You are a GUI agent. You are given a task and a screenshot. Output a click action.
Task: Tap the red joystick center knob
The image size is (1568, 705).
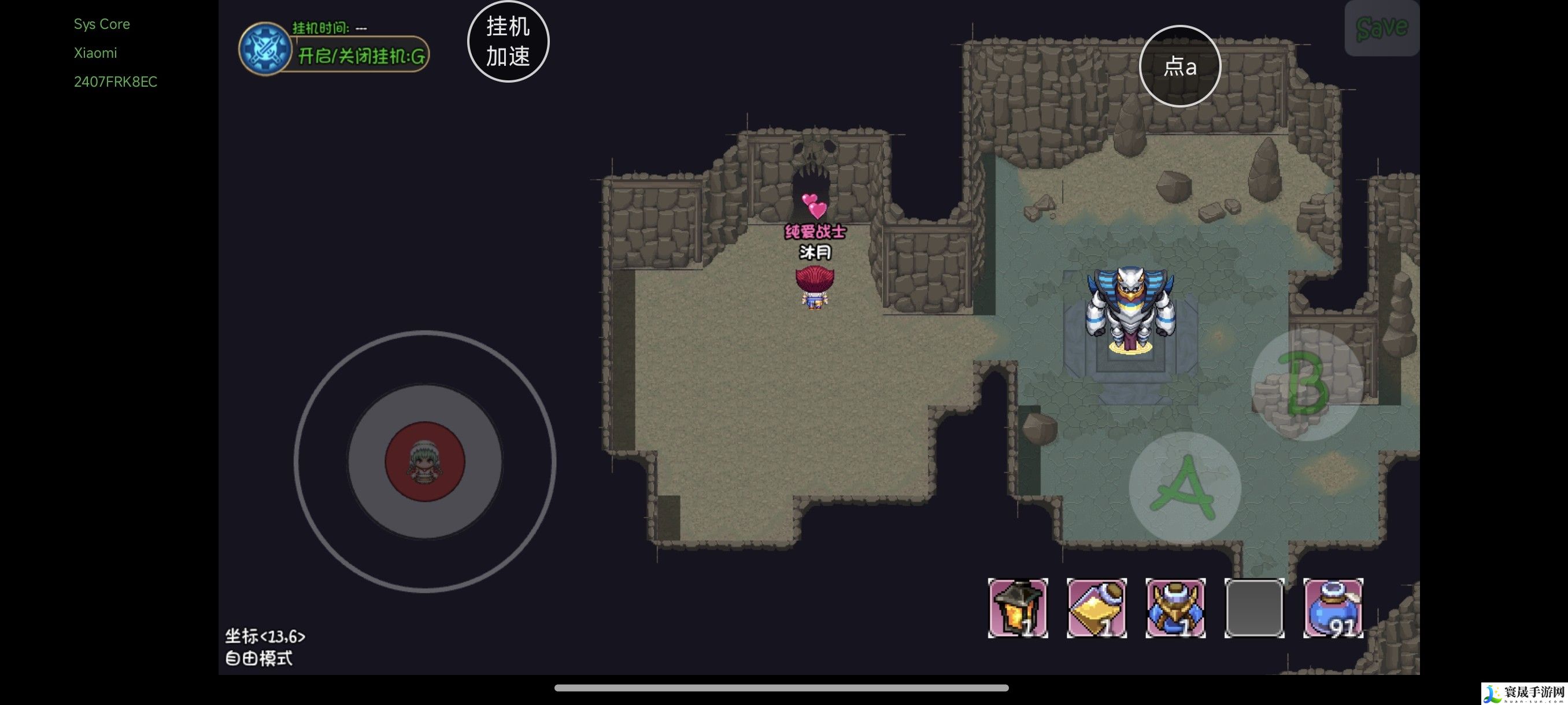coord(425,461)
